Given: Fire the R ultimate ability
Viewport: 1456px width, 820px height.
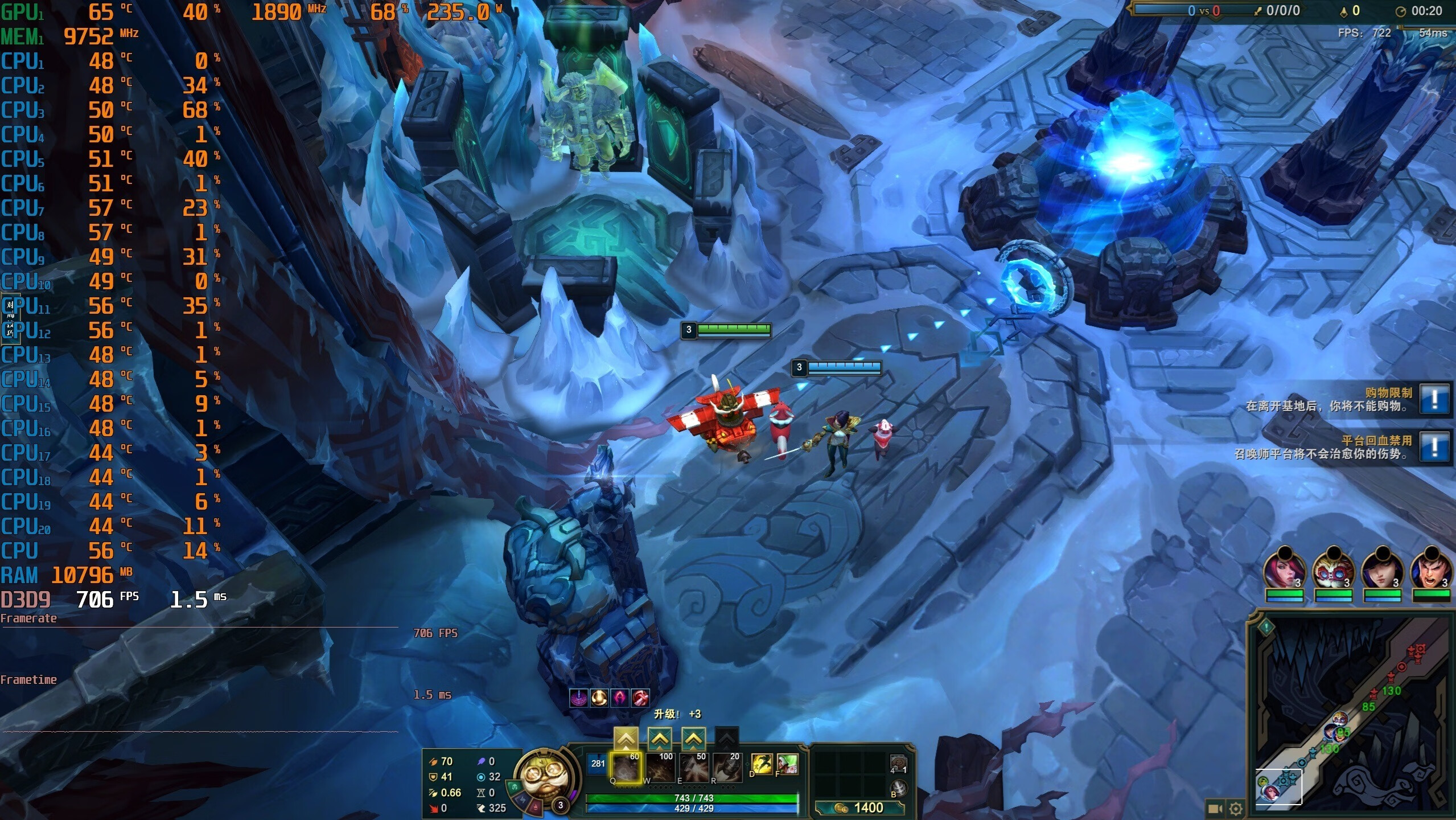Looking at the screenshot, I should [x=726, y=768].
